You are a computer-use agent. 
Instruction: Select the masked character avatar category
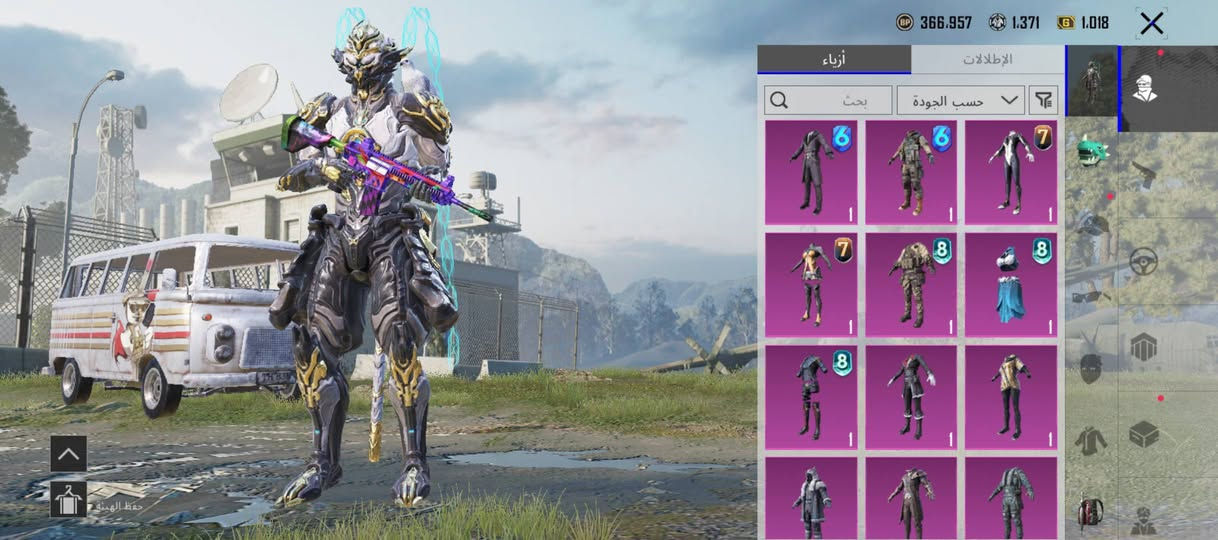pyautogui.click(x=1144, y=88)
